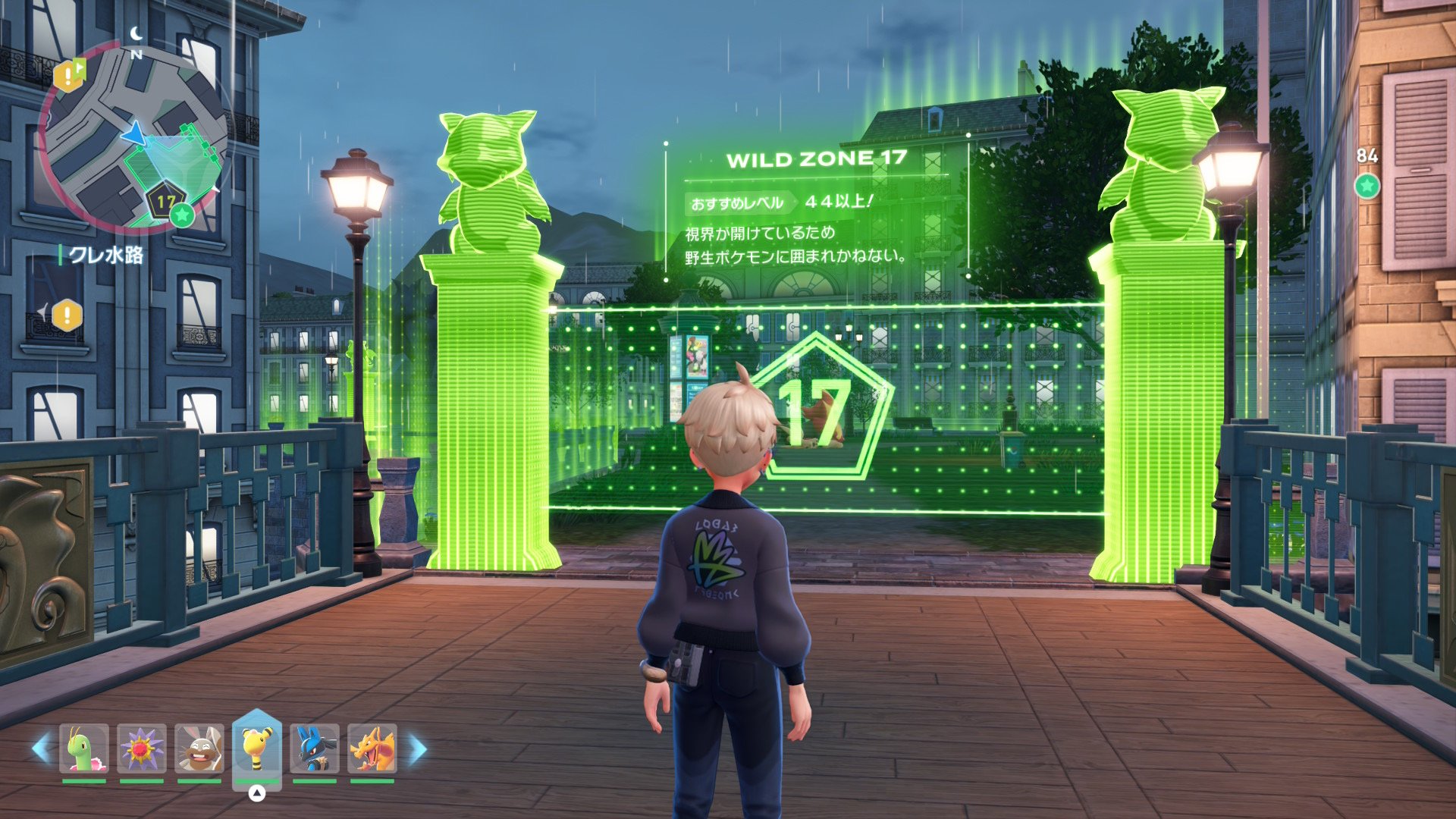The height and width of the screenshot is (819, 1456).
Task: Click the party bar's left arrow
Action: point(41,749)
